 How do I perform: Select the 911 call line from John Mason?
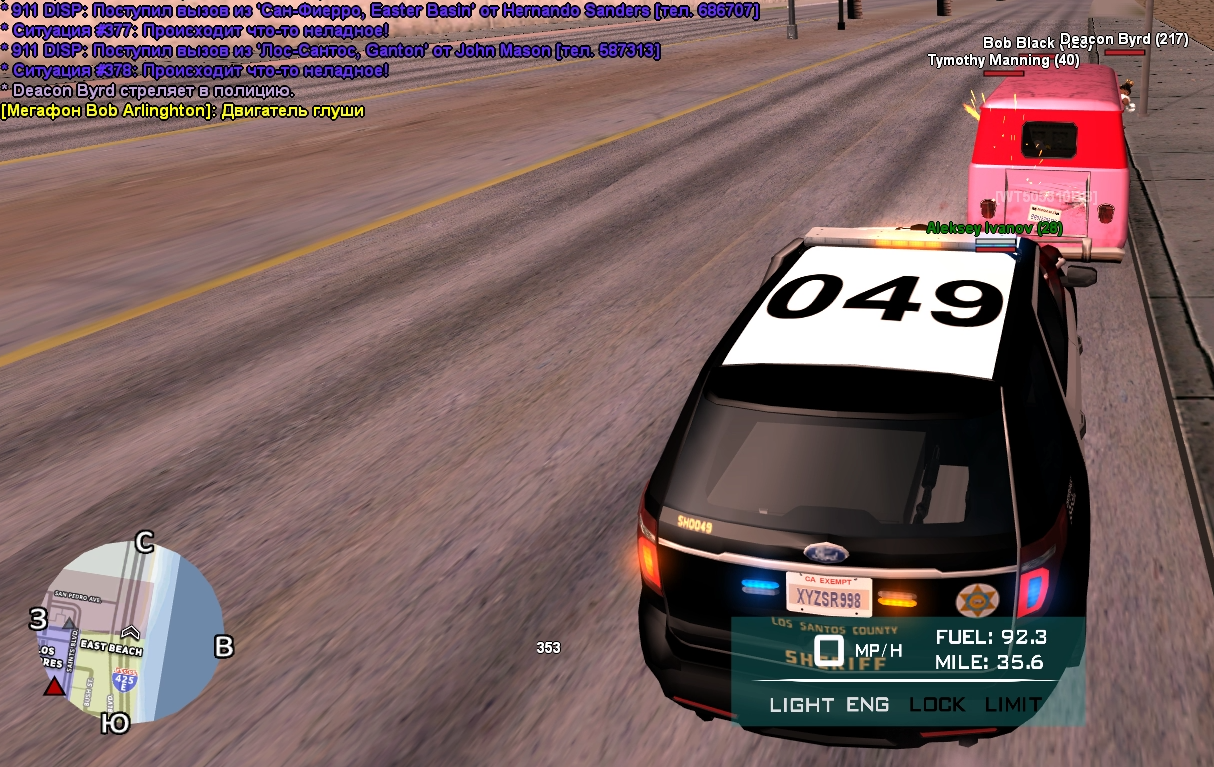(331, 51)
